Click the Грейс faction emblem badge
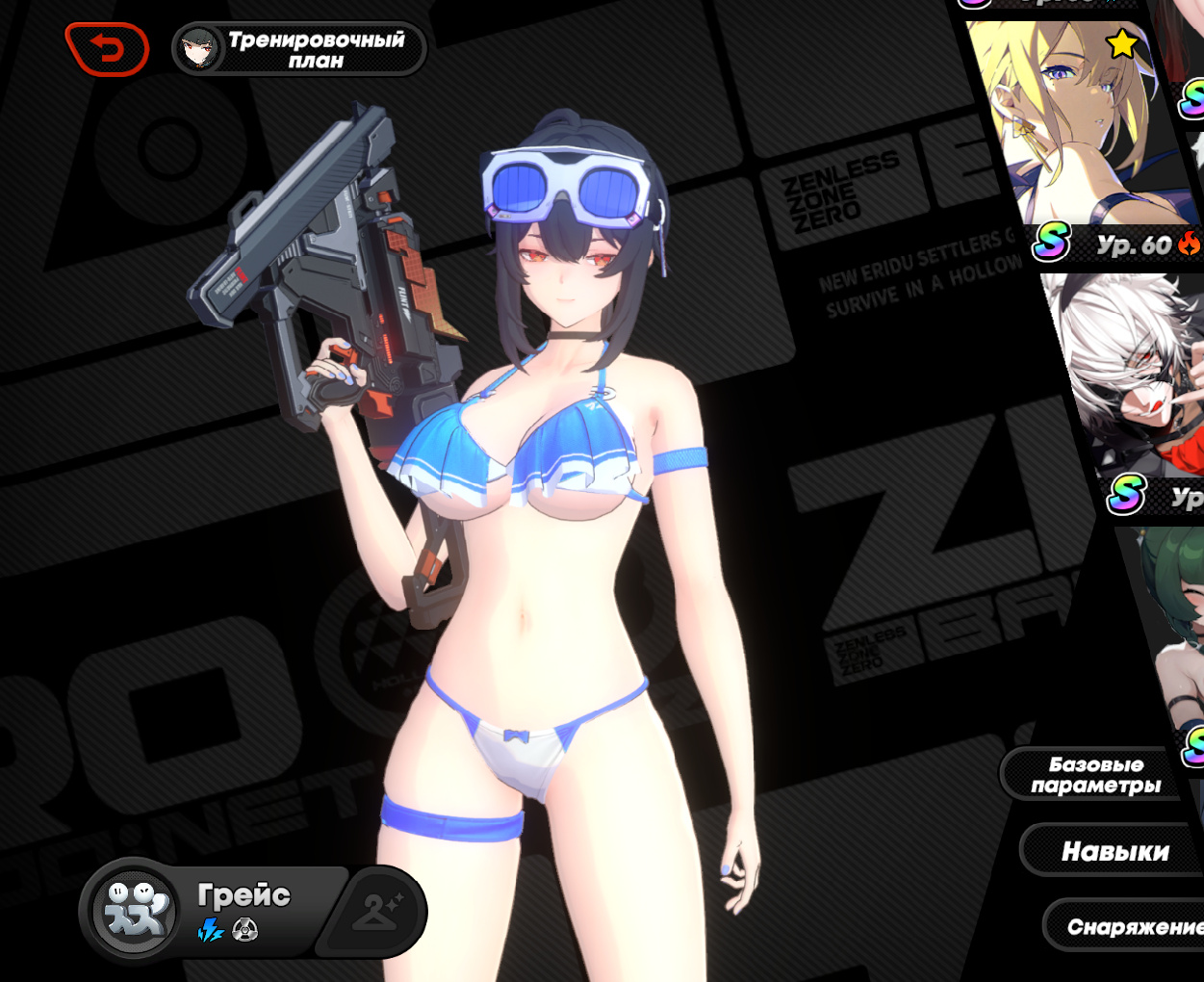 135,909
